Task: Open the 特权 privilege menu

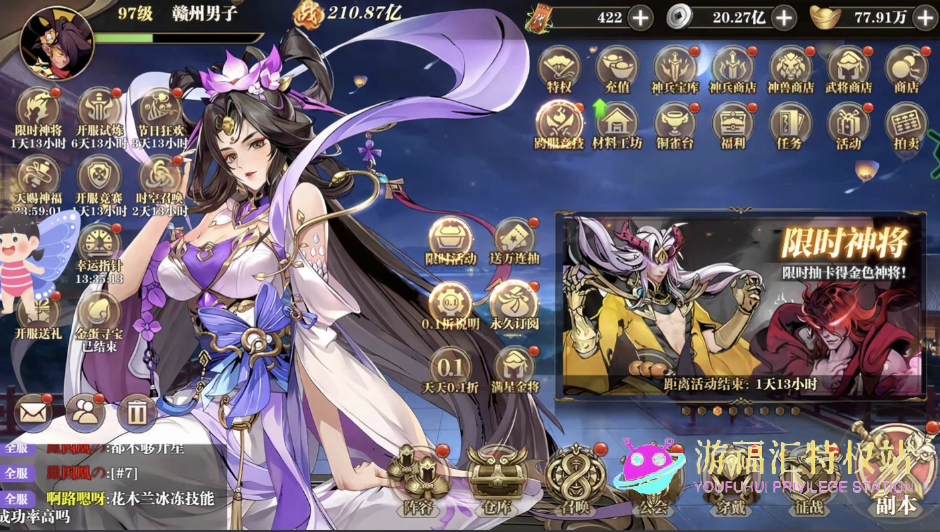Action: pyautogui.click(x=559, y=69)
